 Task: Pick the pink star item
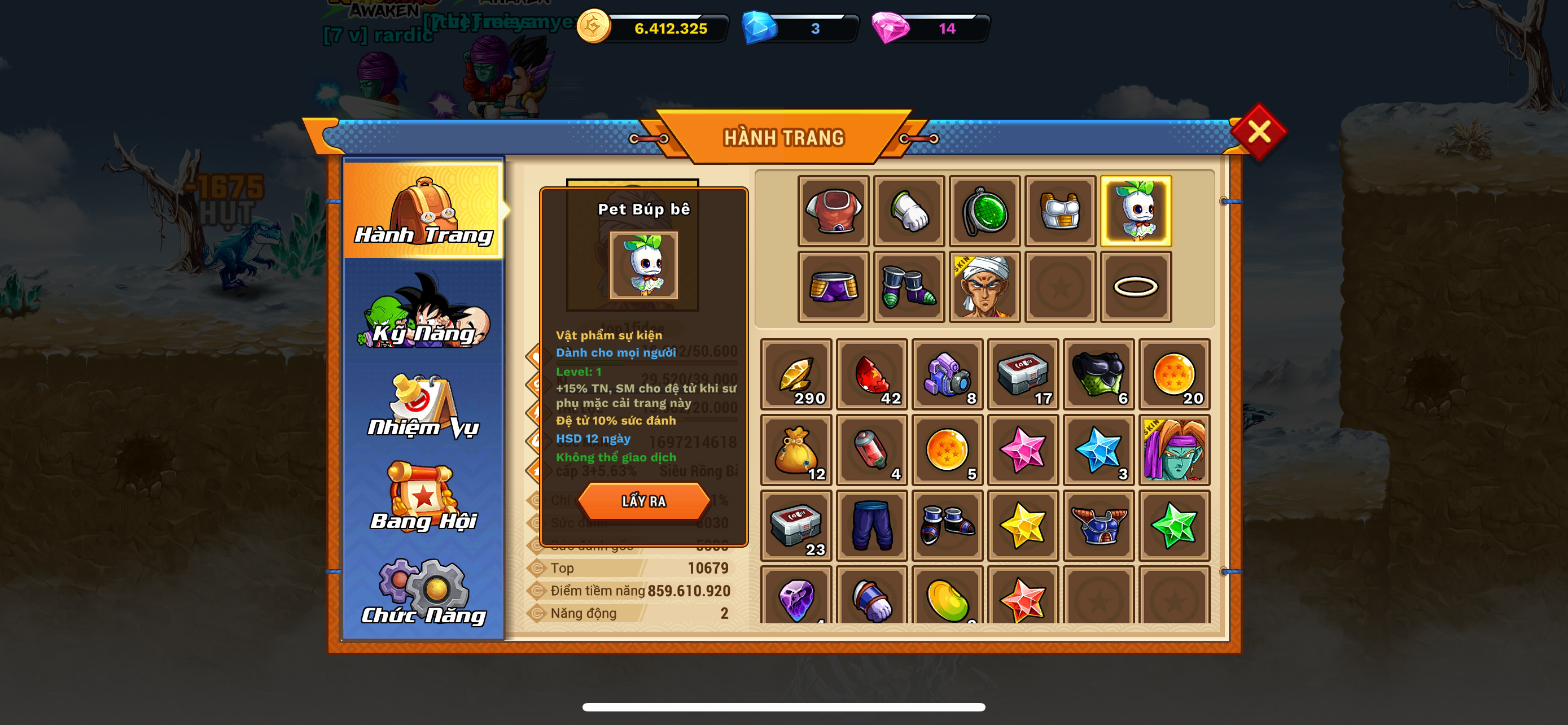click(1023, 451)
